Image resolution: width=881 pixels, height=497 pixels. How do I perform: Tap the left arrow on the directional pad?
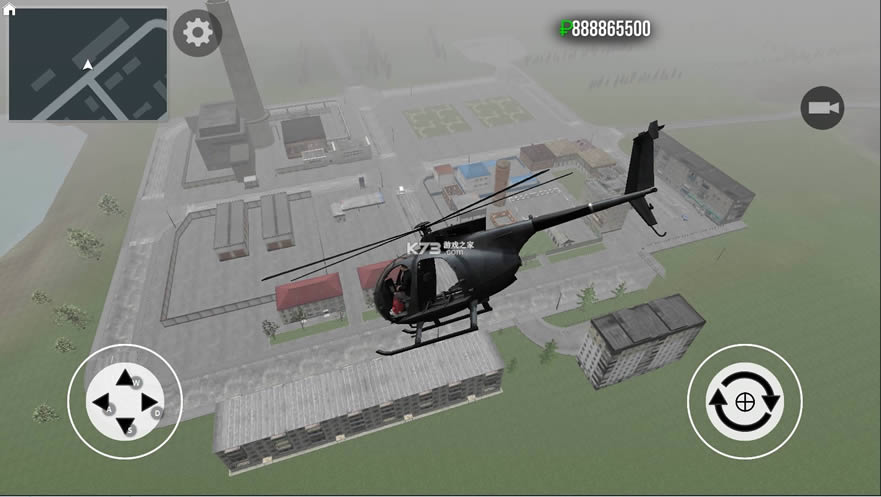[100, 403]
